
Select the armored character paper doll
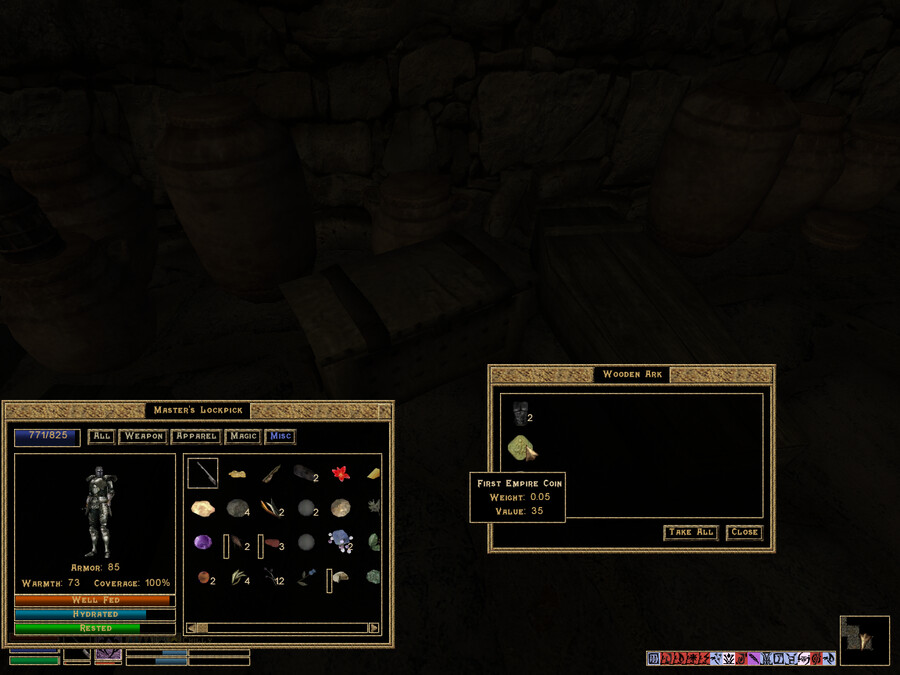(x=96, y=510)
